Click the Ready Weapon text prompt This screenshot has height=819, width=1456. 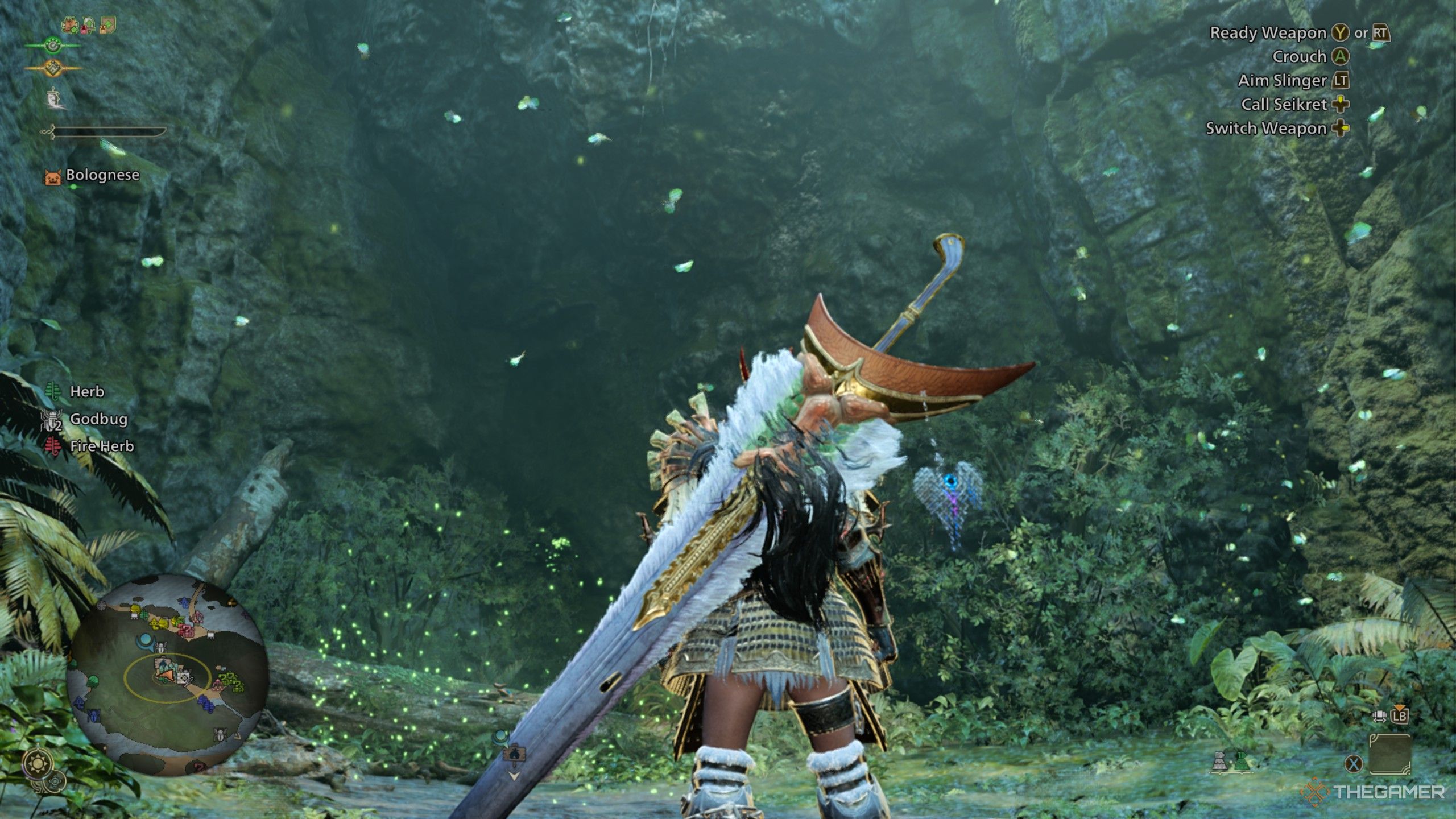(1268, 33)
